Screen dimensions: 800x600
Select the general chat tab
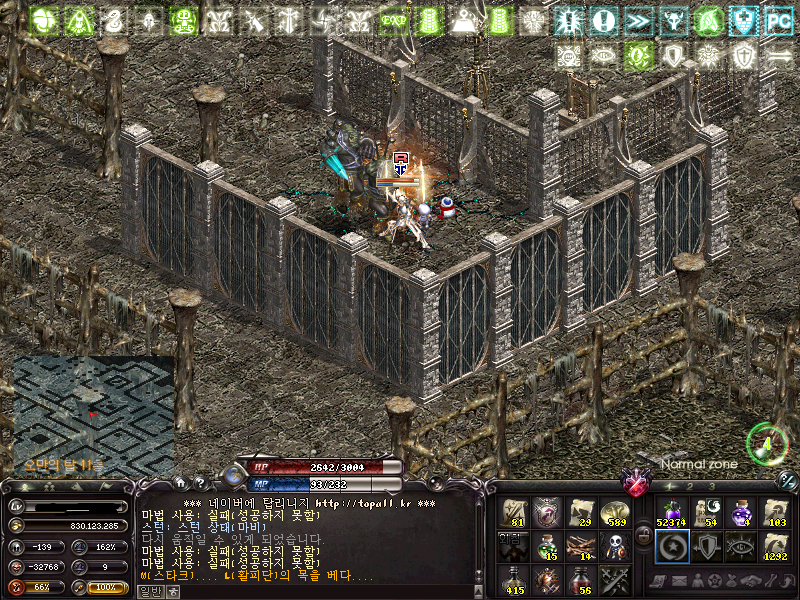tap(148, 591)
